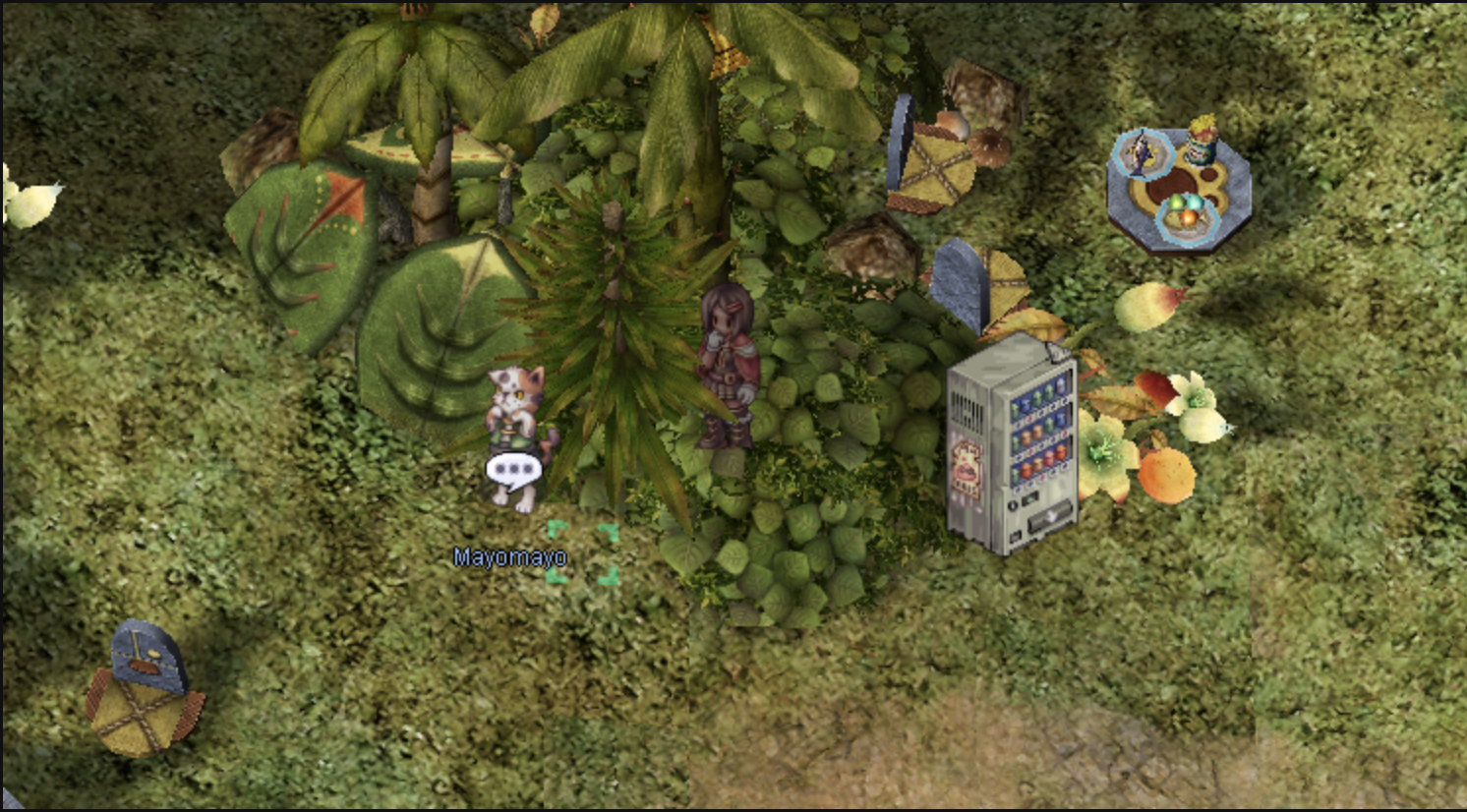
Task: Click the speech bubble icon on Mayomayo
Action: click(513, 470)
